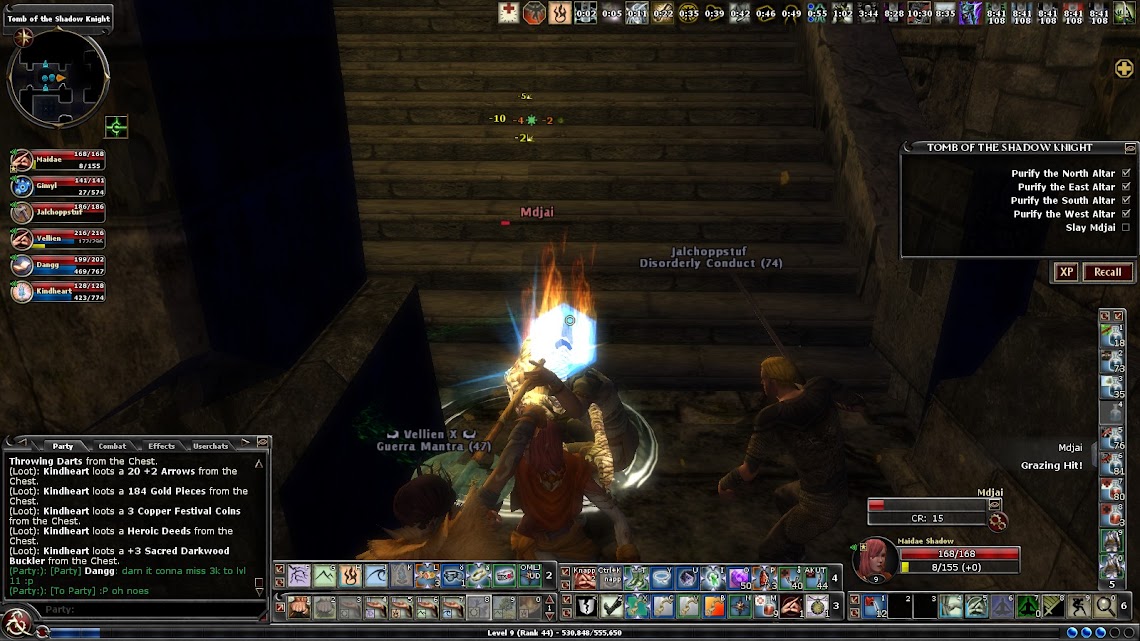The height and width of the screenshot is (641, 1140).
Task: Click Maidae Shadow's character portrait
Action: coord(877,558)
